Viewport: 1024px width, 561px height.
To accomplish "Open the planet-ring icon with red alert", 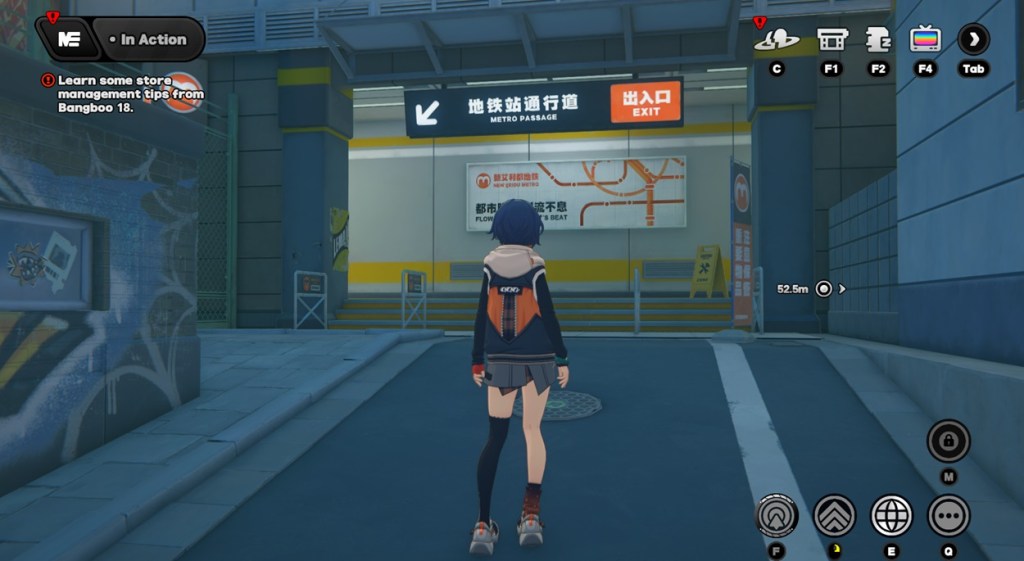I will pos(776,40).
